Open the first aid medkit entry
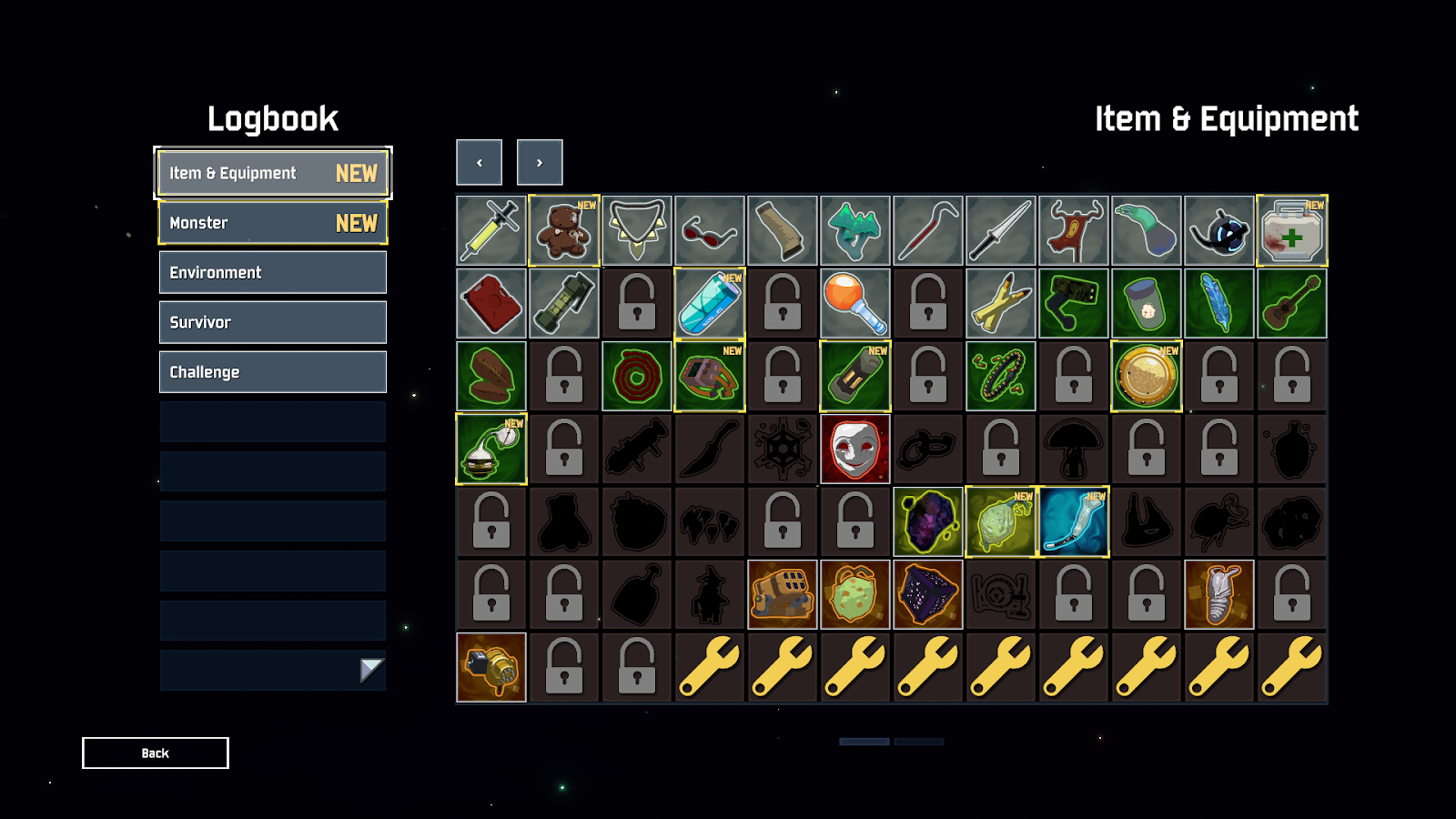1456x819 pixels. pos(1292,231)
